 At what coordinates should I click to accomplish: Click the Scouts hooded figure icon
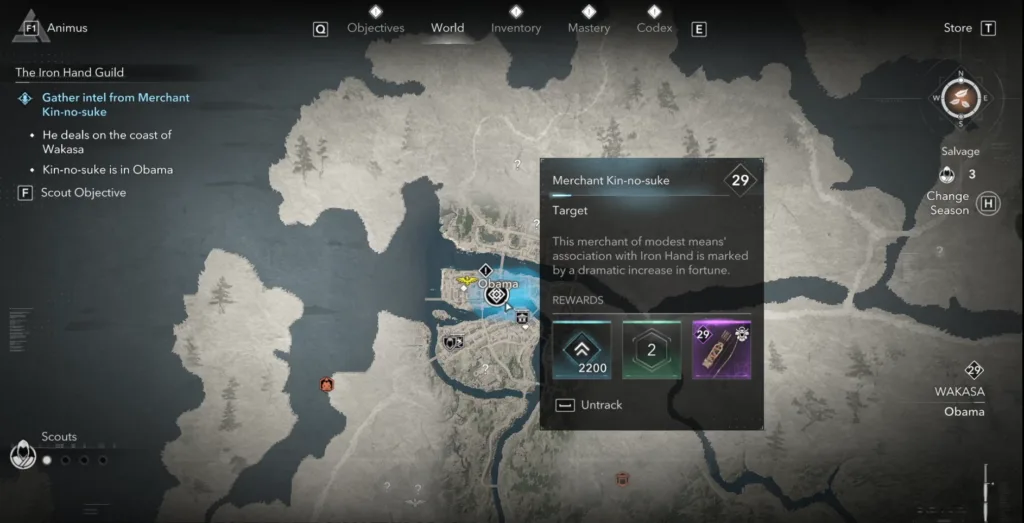22,456
